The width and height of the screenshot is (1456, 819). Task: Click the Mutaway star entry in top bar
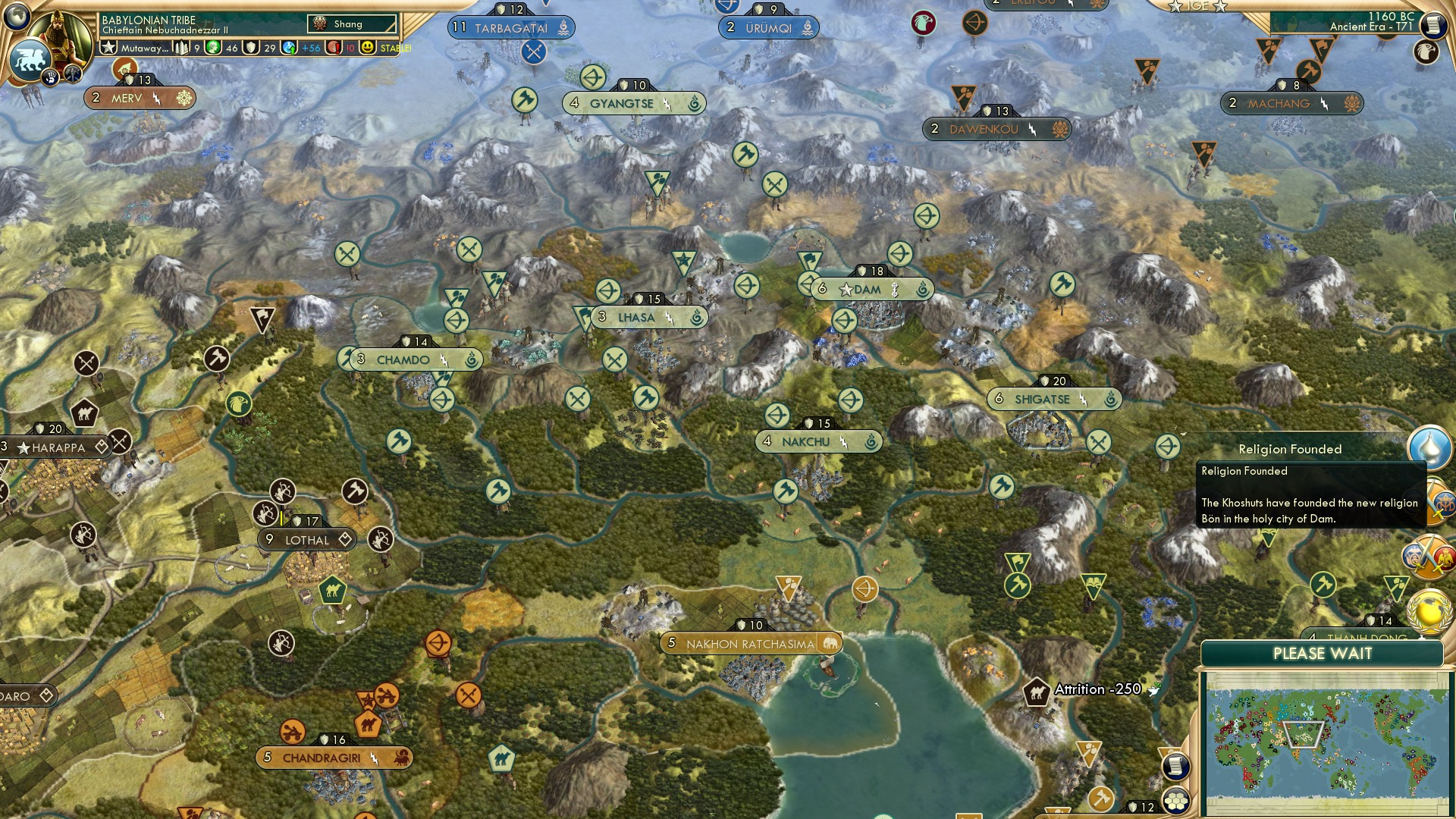click(136, 48)
